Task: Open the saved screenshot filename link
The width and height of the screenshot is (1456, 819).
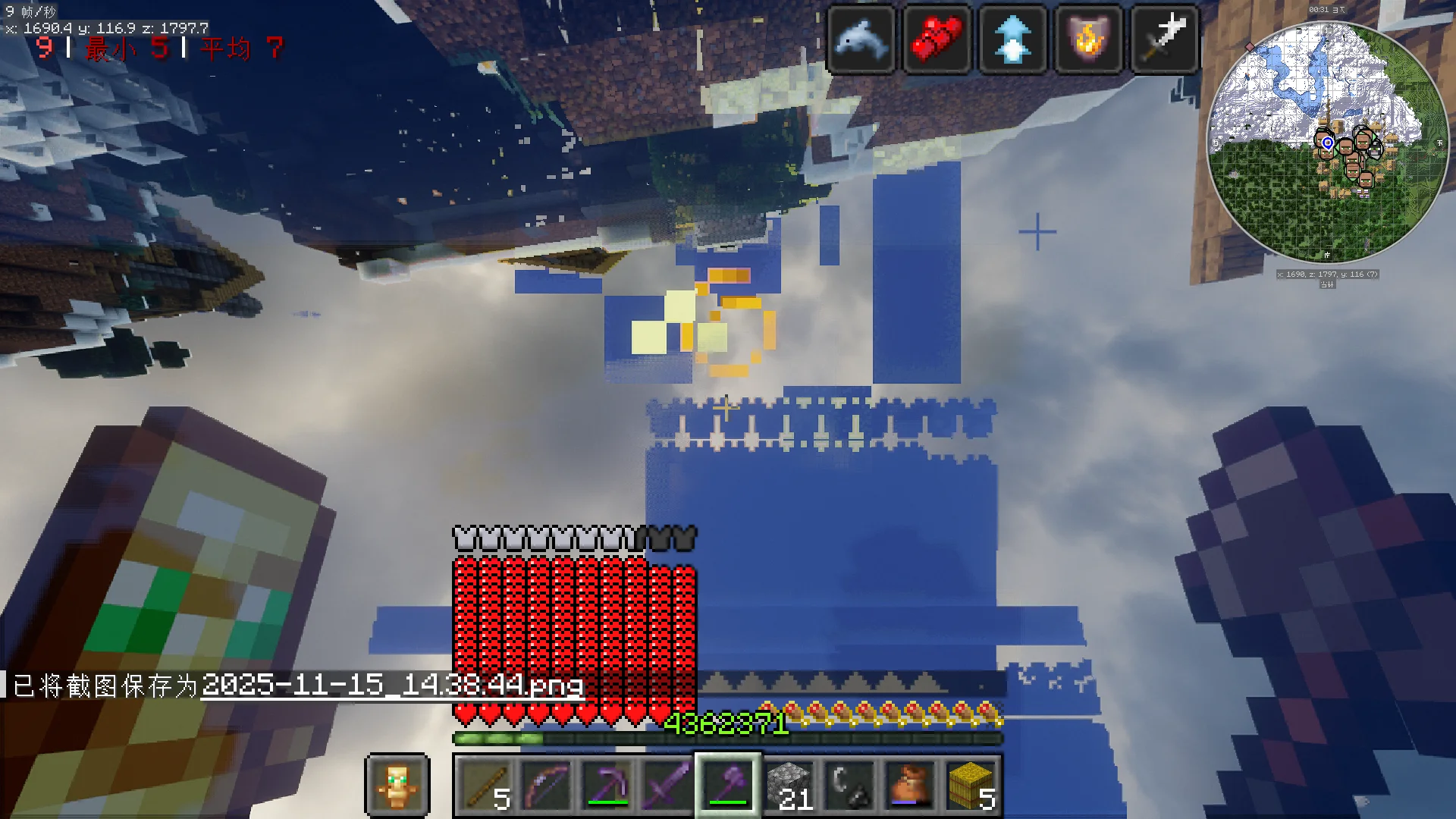Action: (x=392, y=686)
